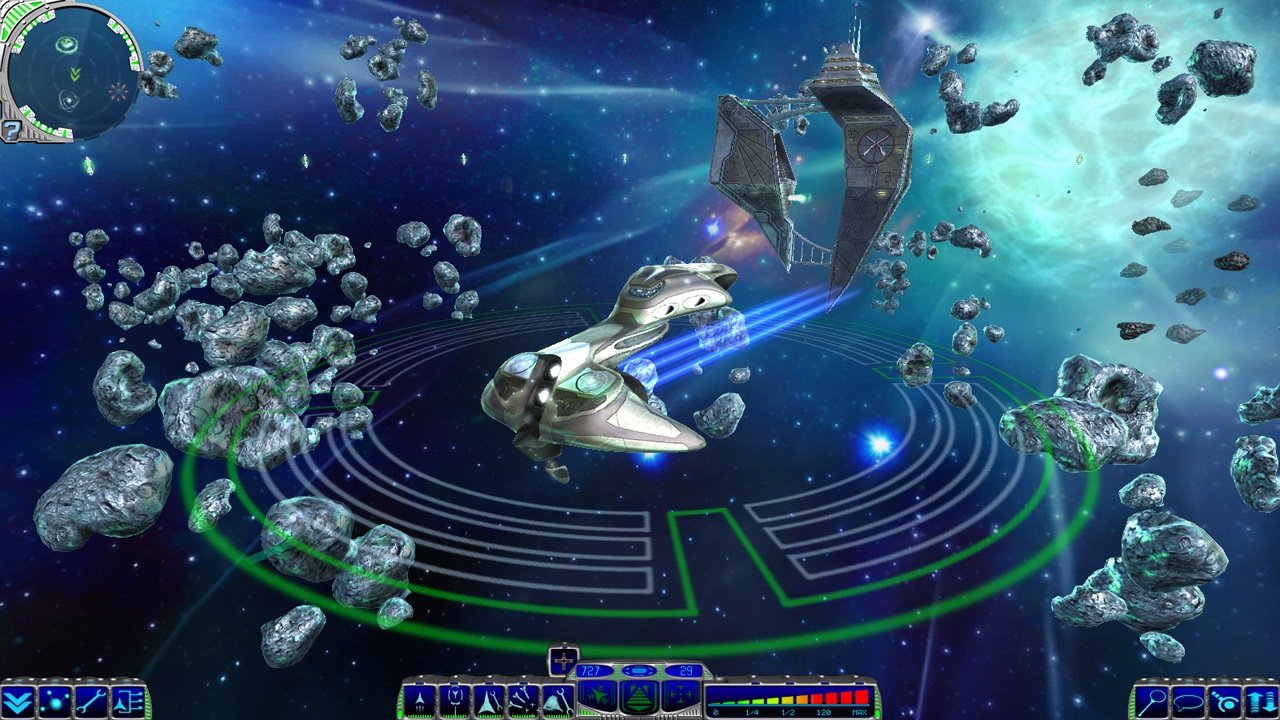Click the 727 credits counter
This screenshot has height=720, width=1280.
(x=590, y=671)
